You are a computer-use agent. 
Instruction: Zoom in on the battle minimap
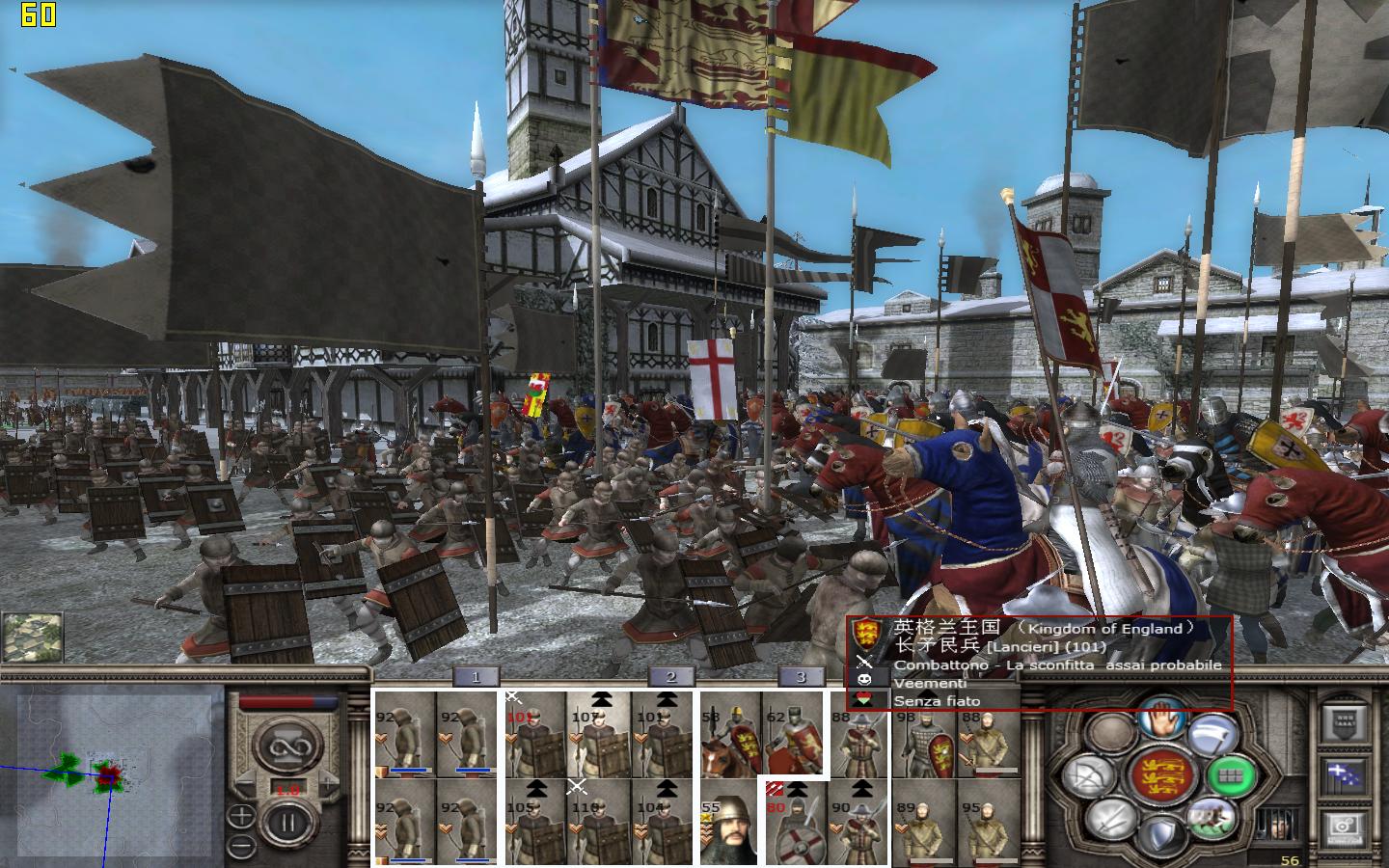pyautogui.click(x=241, y=816)
